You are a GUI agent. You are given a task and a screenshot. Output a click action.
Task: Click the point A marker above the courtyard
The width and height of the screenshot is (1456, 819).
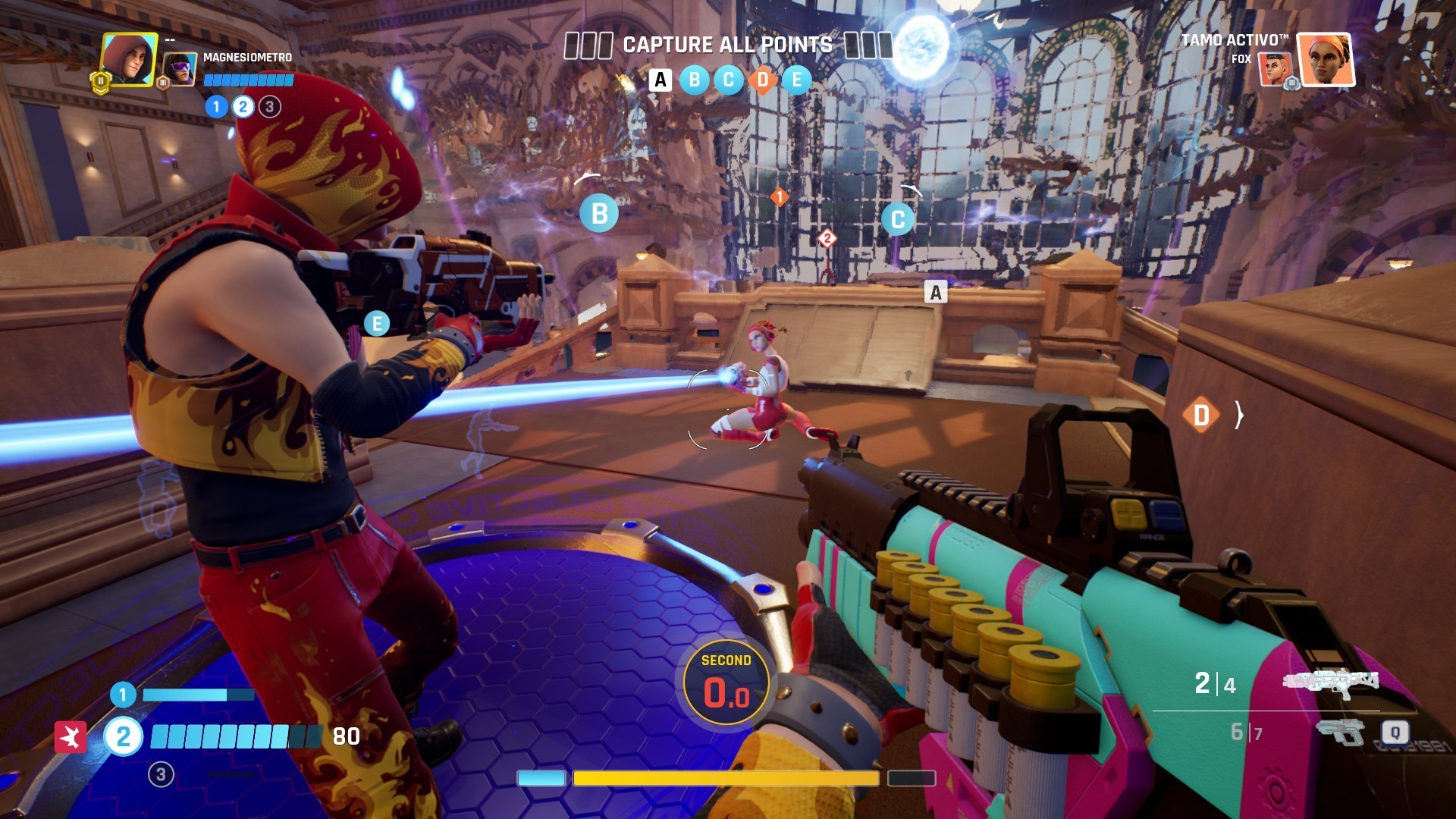(x=935, y=292)
